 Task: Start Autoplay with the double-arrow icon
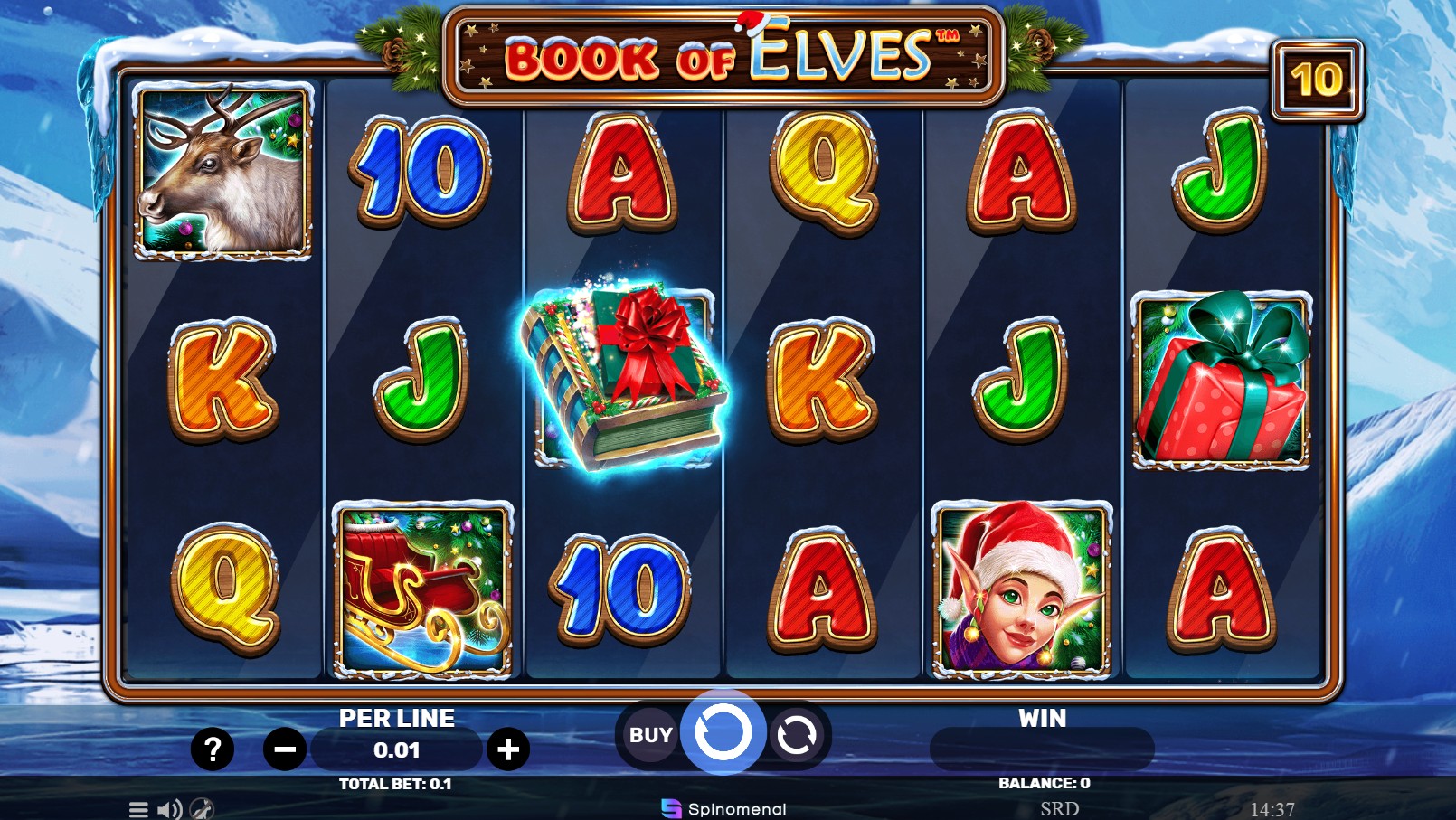[x=797, y=734]
